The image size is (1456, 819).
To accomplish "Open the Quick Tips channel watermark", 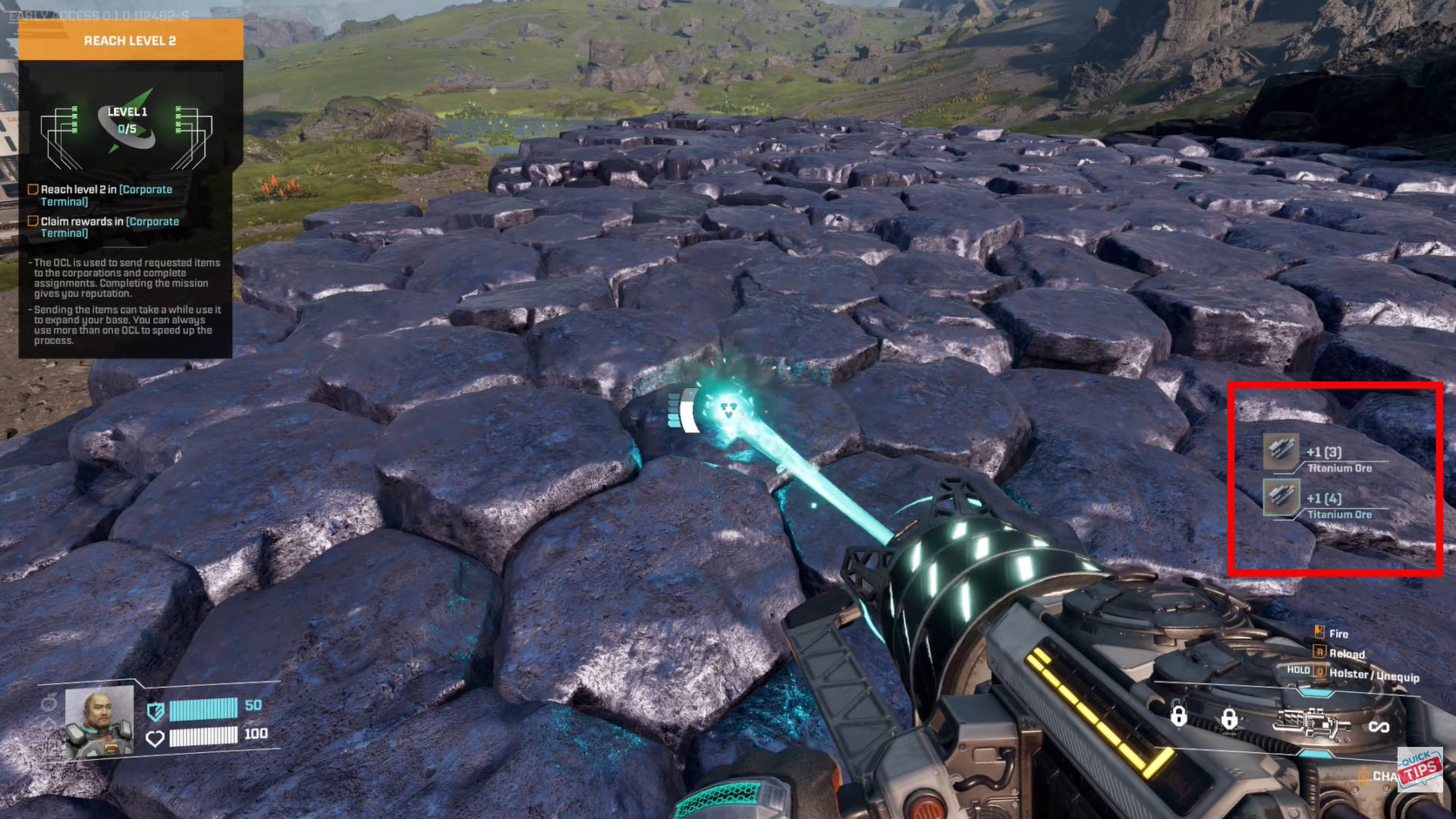I will 1420,770.
